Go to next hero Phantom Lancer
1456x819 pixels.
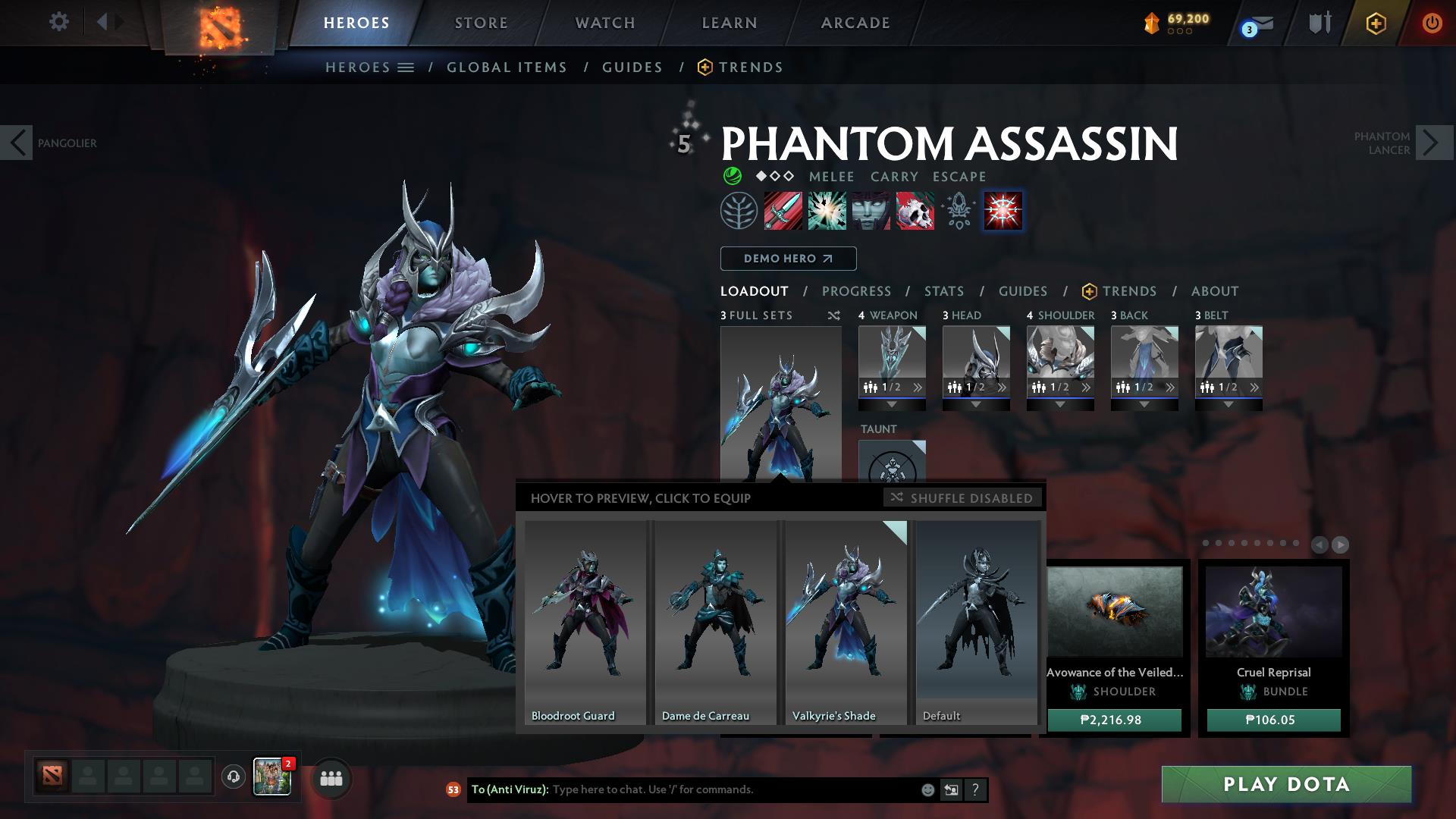coord(1434,143)
